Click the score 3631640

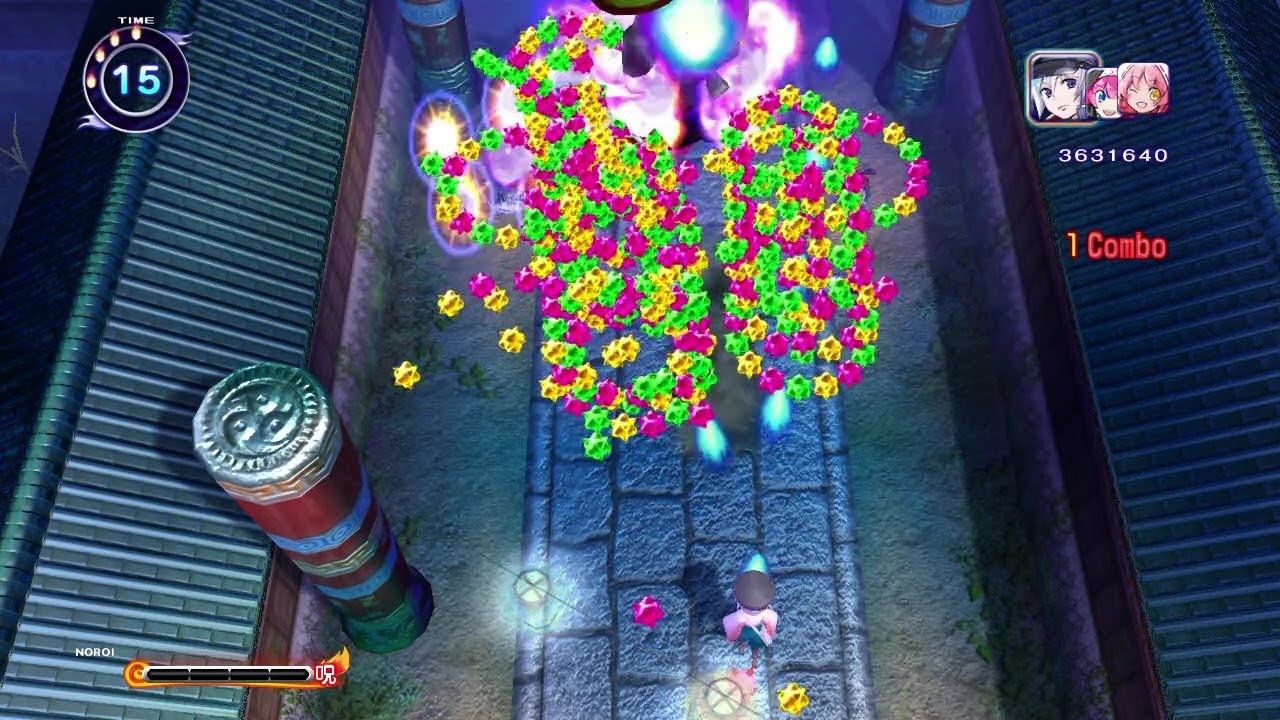coord(1112,154)
